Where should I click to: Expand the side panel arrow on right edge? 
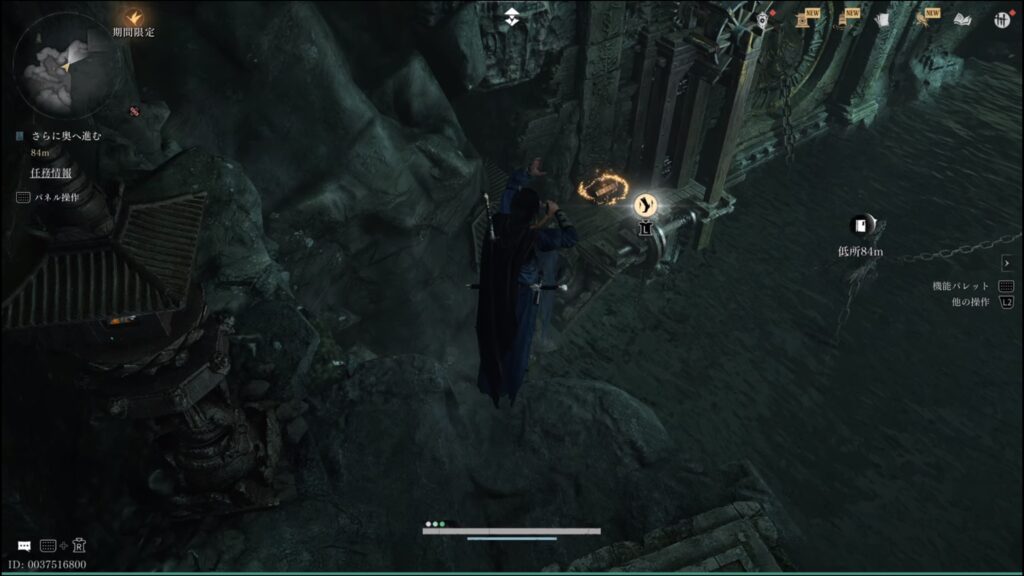[1006, 263]
